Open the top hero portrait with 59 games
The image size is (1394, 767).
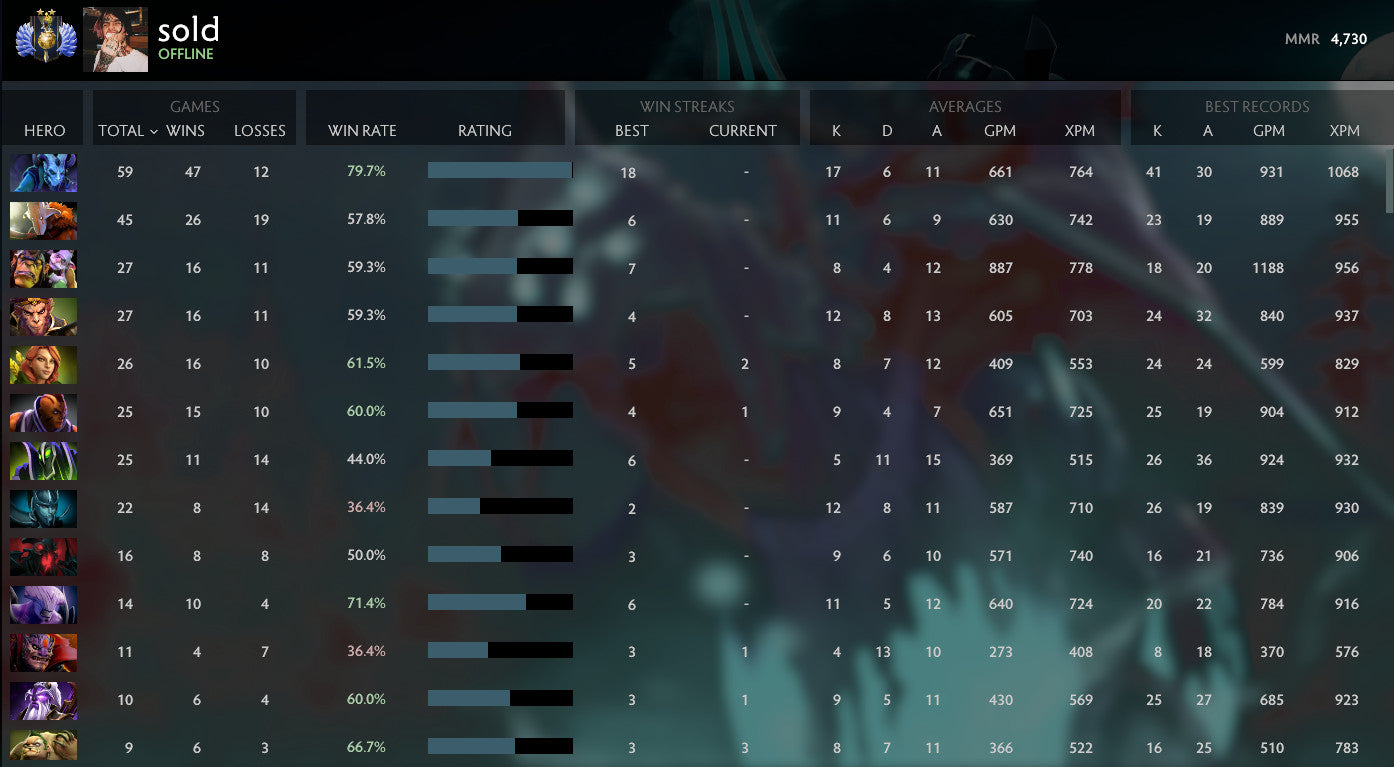click(43, 172)
